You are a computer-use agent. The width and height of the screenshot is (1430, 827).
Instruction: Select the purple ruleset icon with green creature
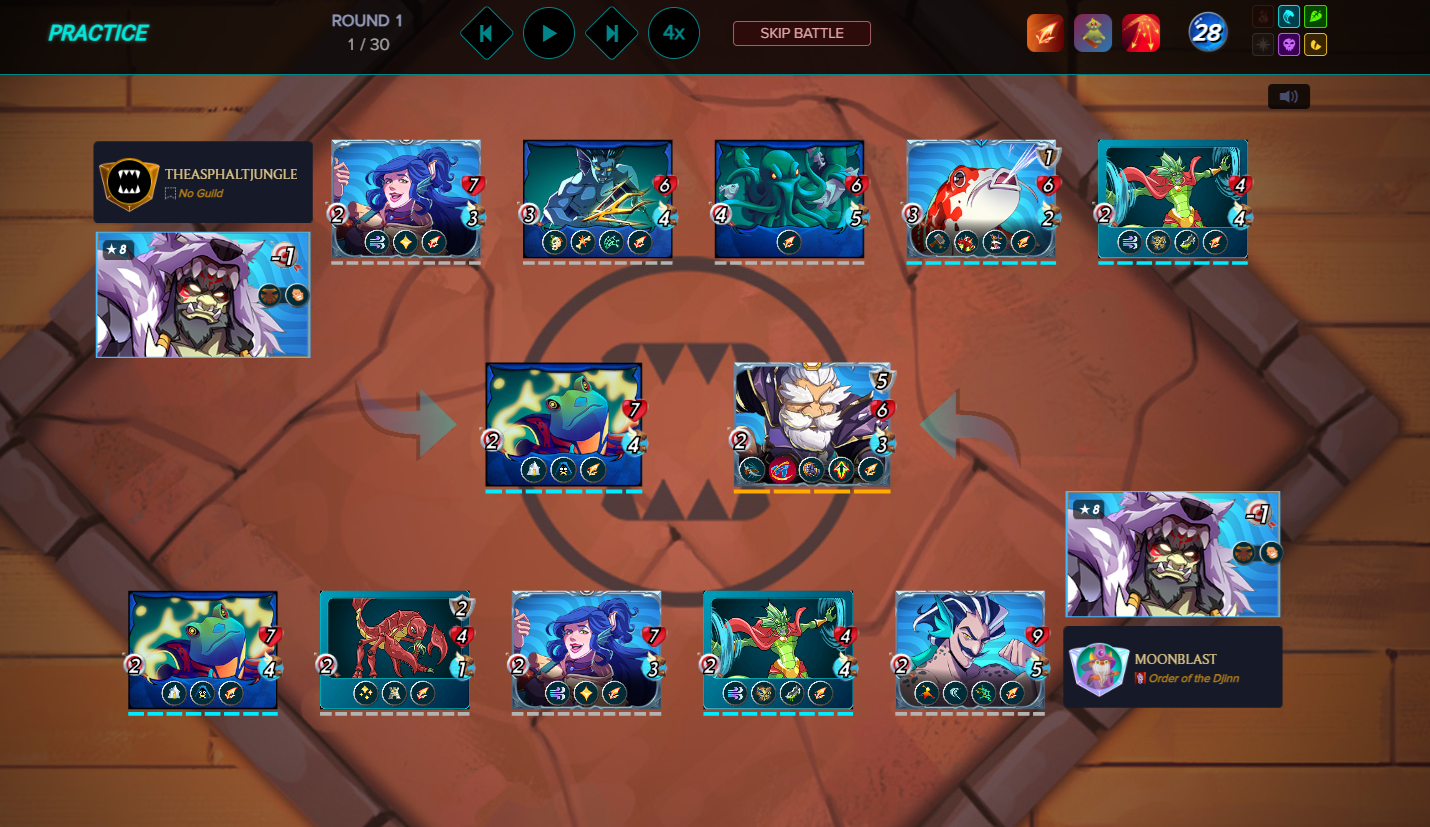(x=1093, y=33)
